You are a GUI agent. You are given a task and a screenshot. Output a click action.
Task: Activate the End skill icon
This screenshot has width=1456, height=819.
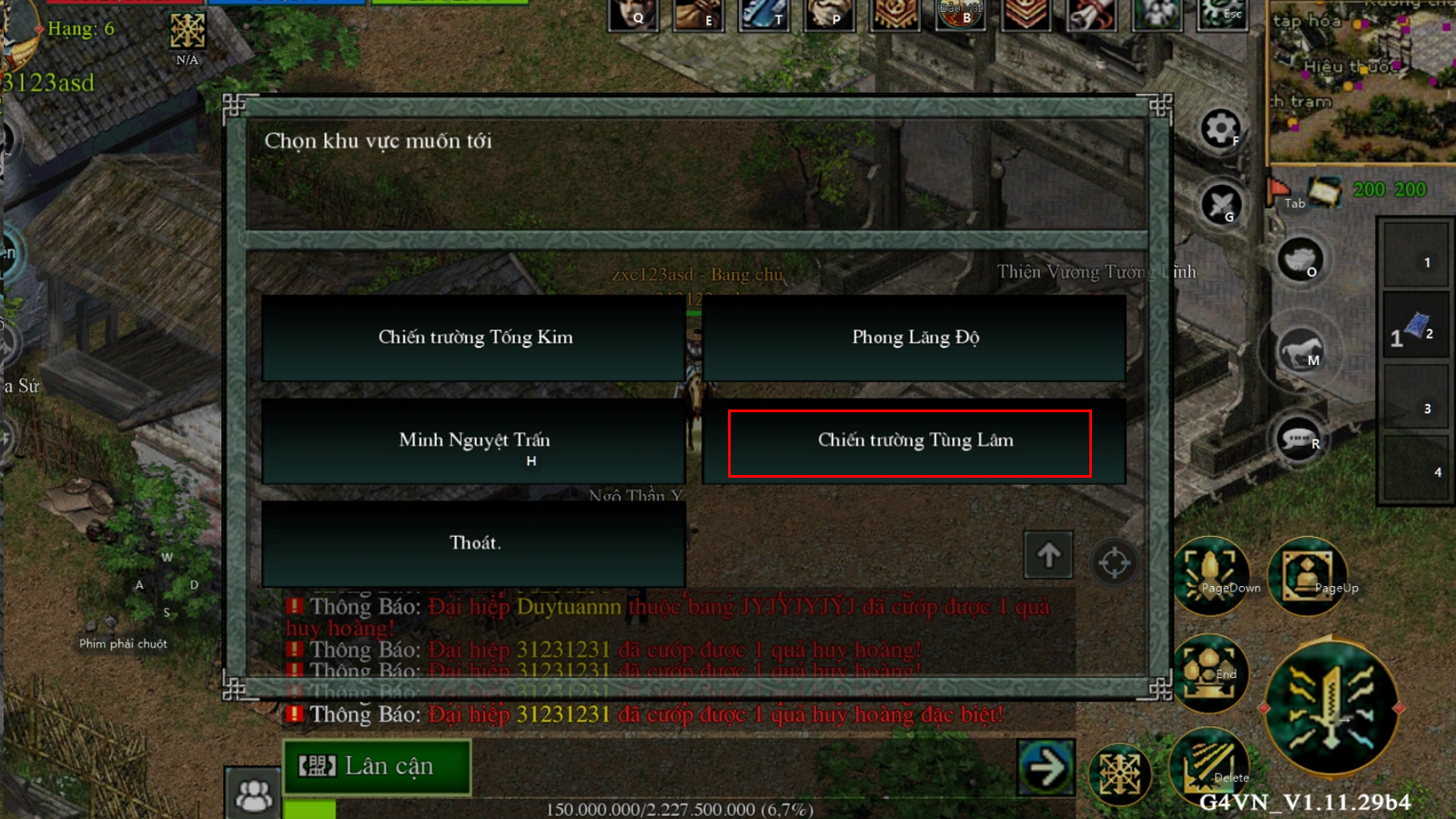coord(1209,673)
